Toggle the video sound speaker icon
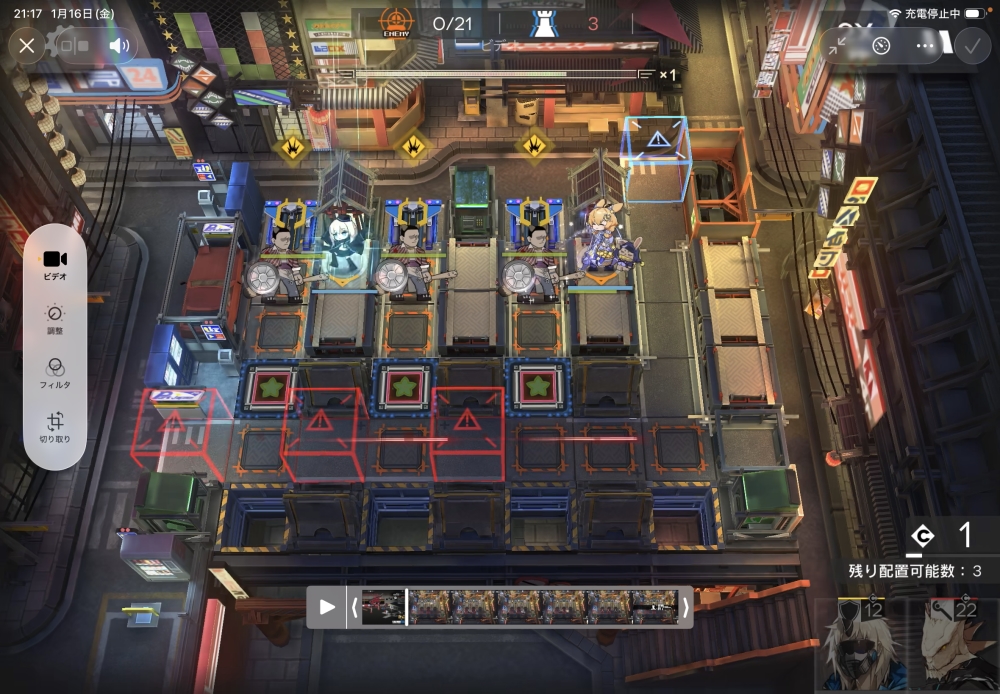The image size is (1000, 694). point(120,45)
